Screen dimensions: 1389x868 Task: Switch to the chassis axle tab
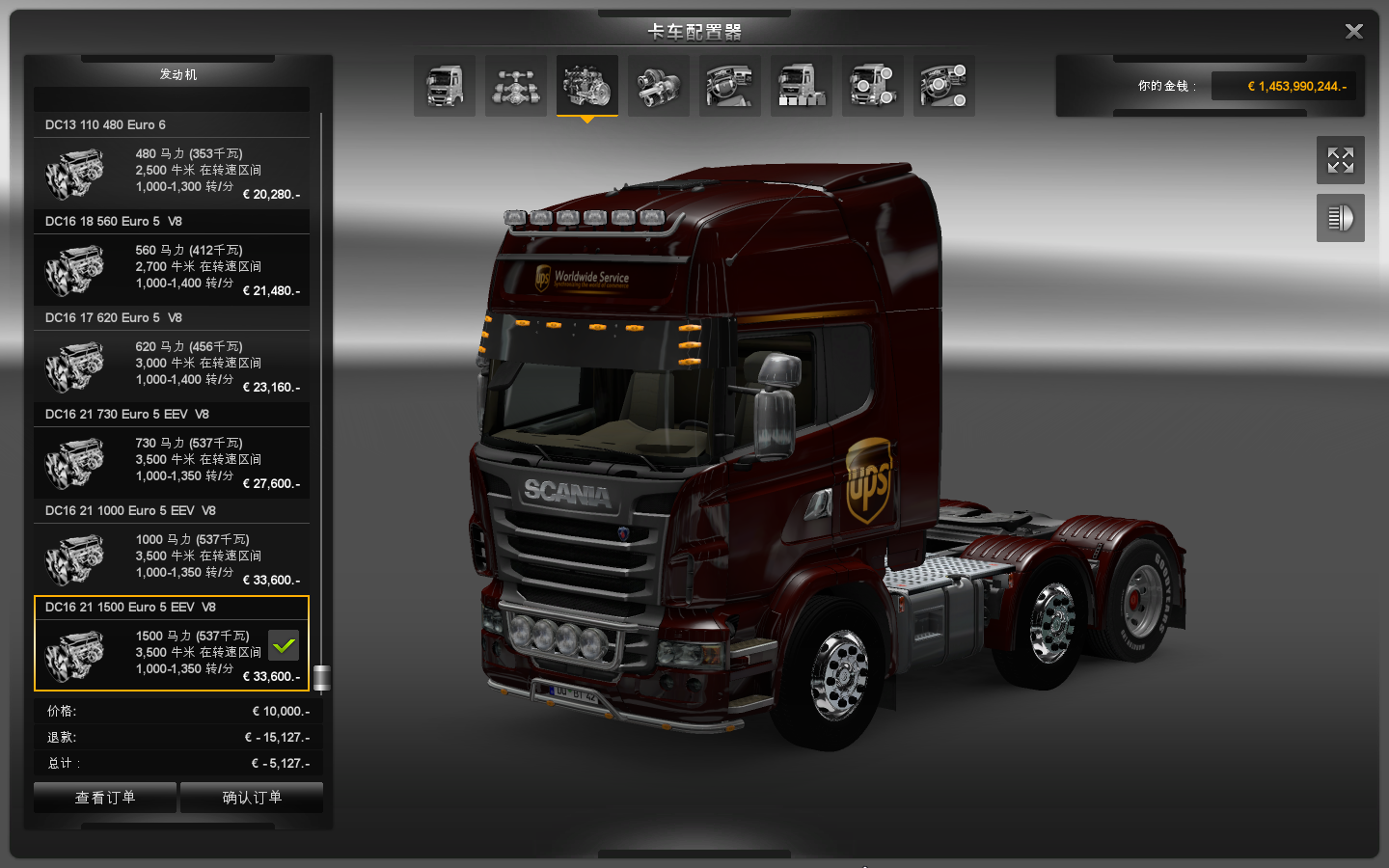(516, 86)
